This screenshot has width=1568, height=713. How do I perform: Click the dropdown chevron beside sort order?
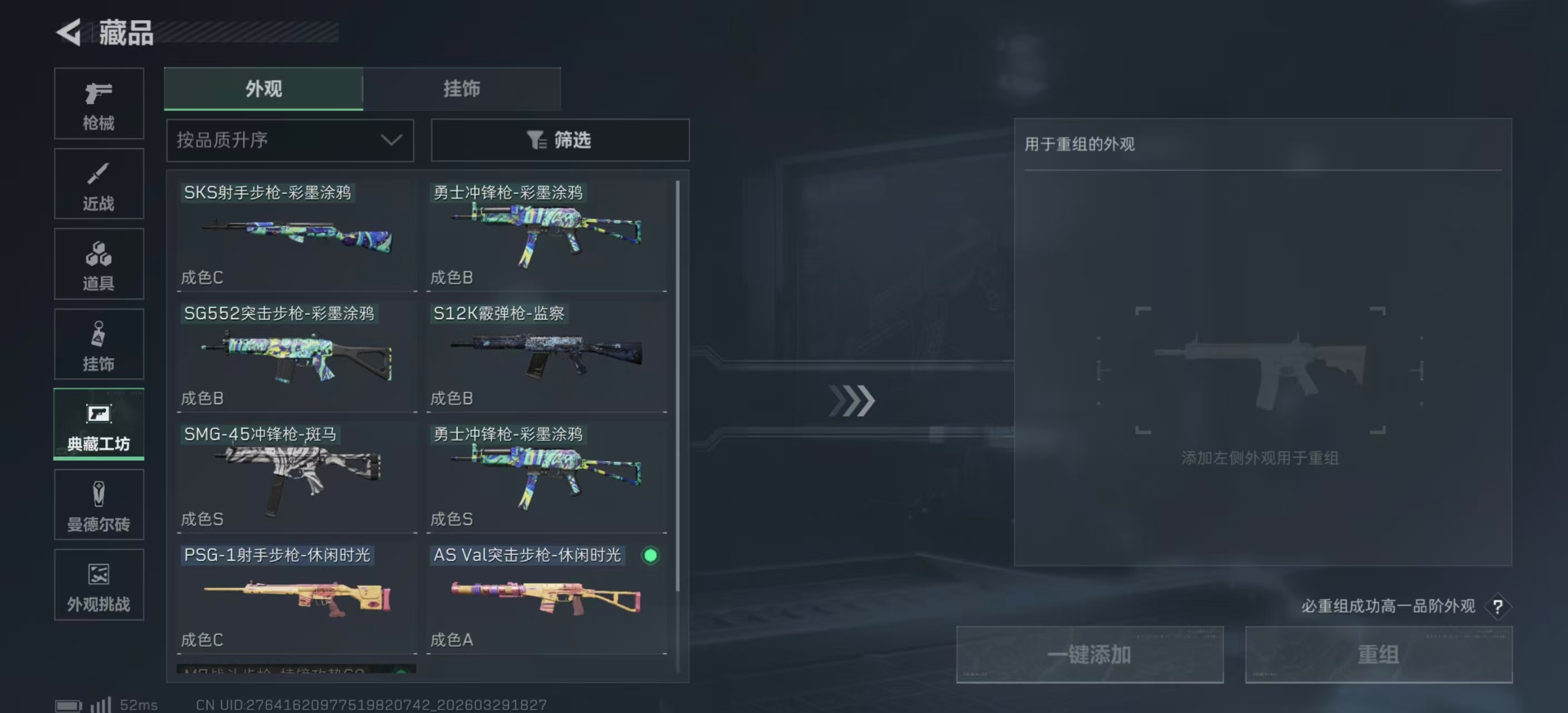391,140
